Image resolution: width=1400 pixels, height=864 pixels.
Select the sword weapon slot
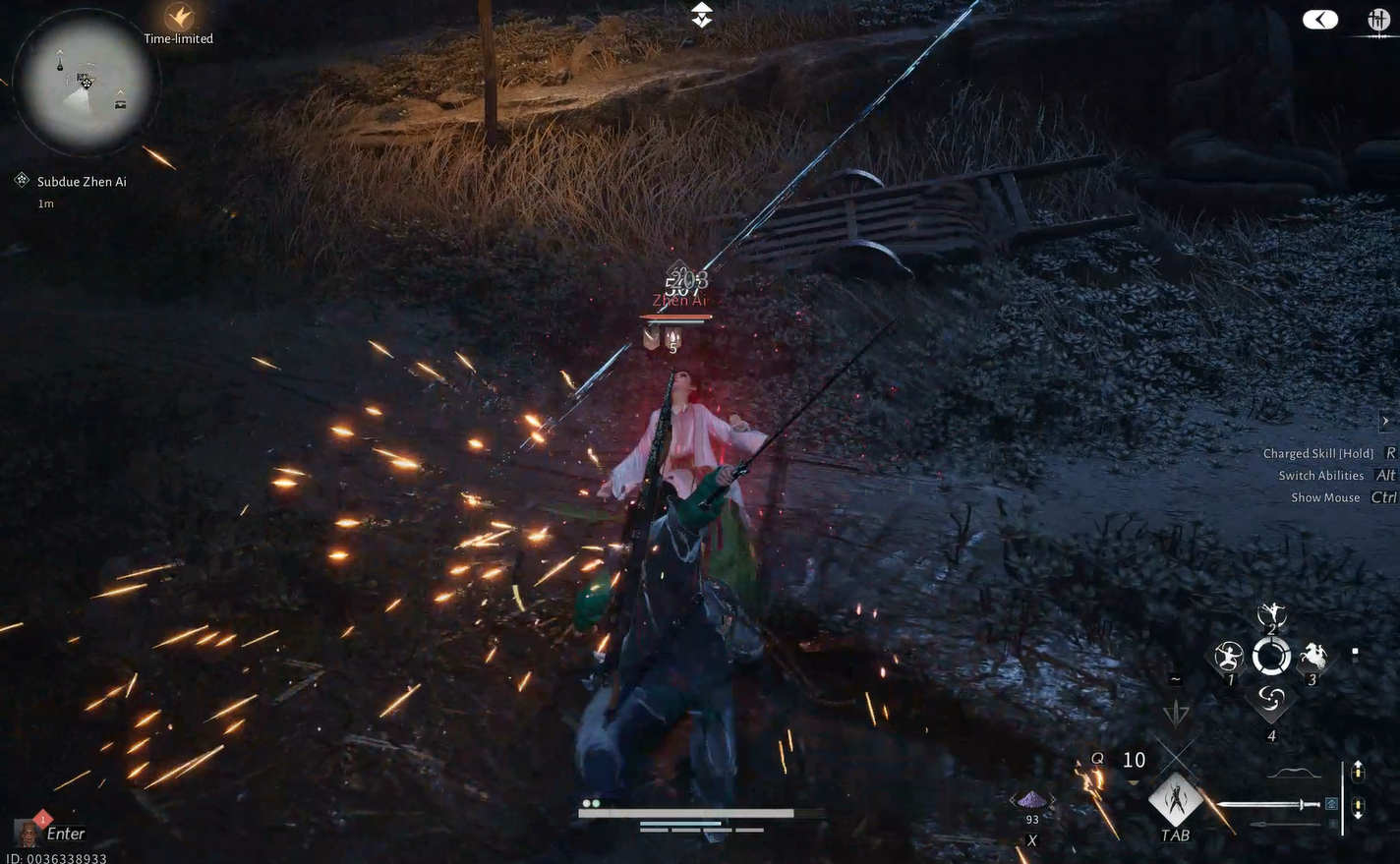[1270, 805]
